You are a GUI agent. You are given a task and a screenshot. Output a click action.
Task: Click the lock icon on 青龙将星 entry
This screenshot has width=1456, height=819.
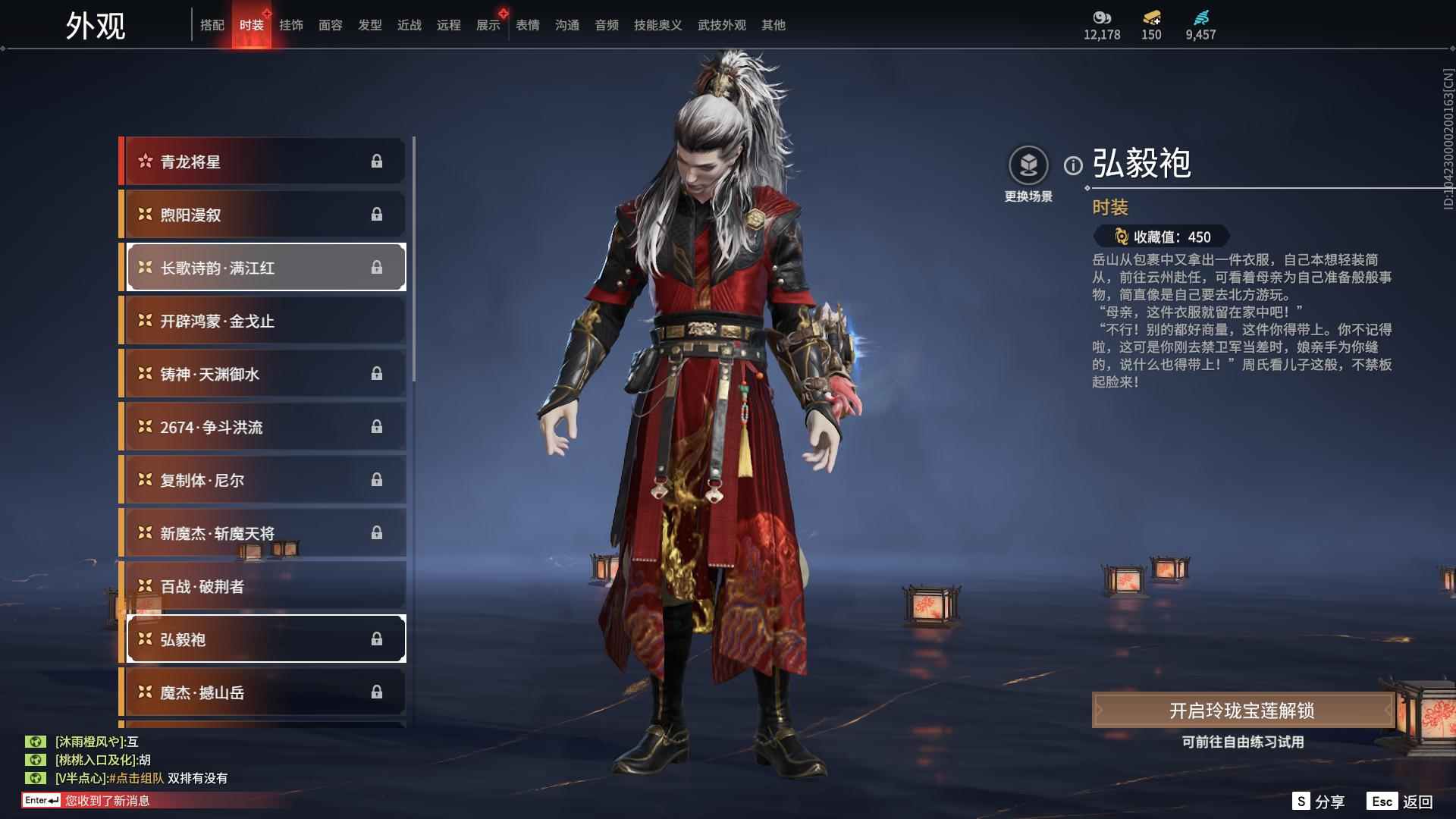(x=378, y=161)
